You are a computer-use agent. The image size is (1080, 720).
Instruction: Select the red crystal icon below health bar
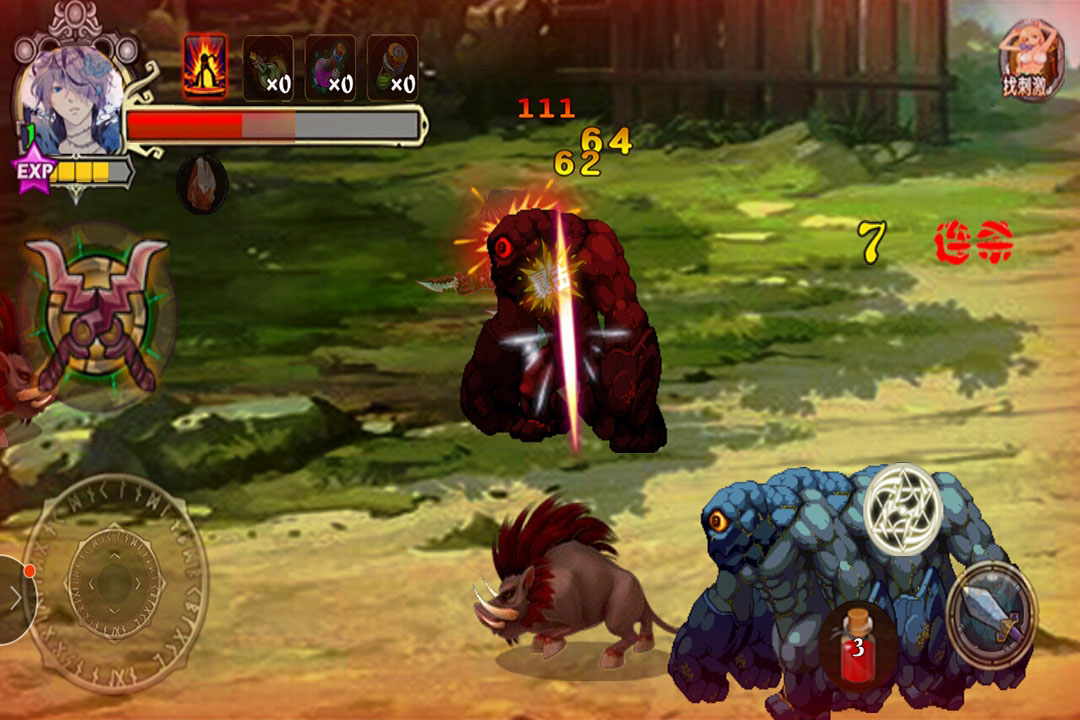point(201,185)
